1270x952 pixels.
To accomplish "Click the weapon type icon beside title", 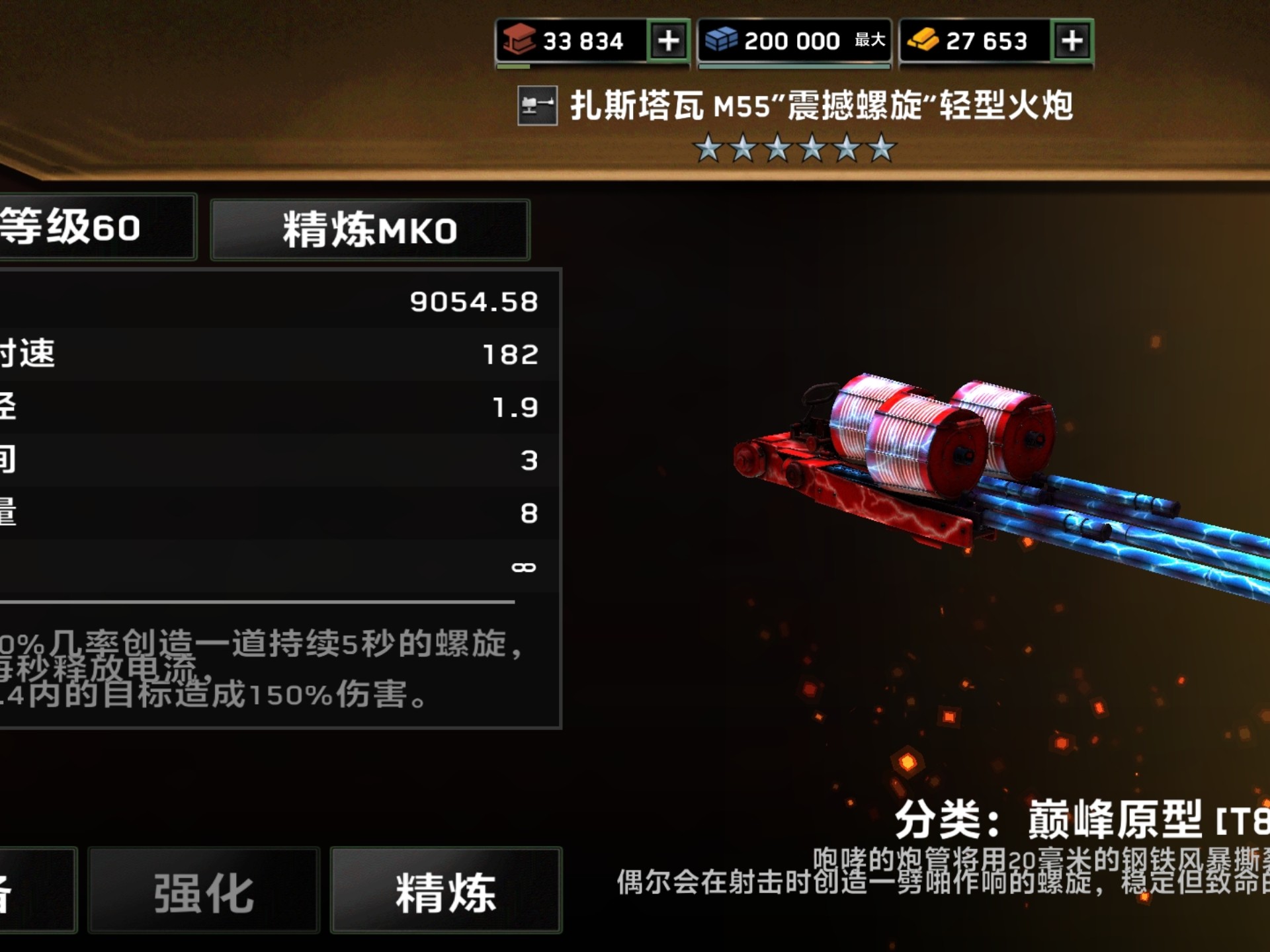I will click(537, 106).
